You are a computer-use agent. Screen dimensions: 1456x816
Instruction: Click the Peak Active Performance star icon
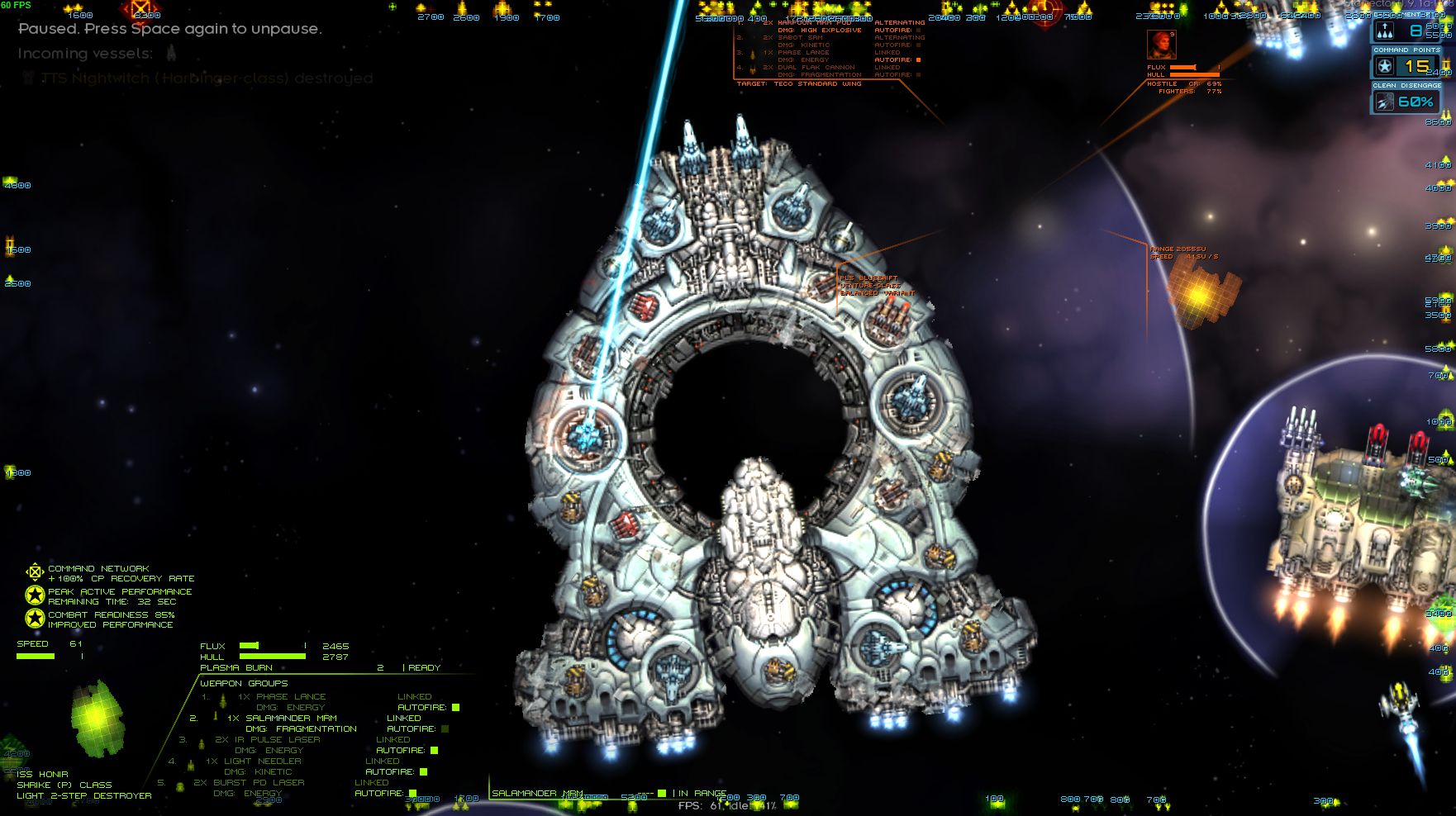[34, 595]
